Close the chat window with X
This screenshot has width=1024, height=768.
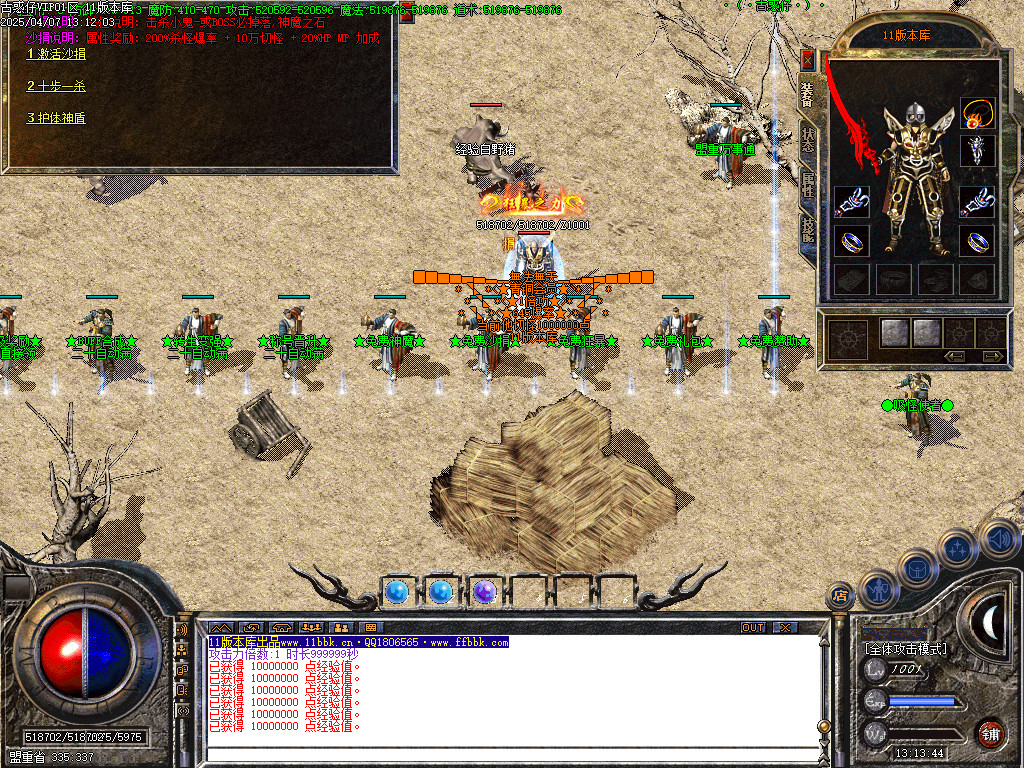click(785, 627)
